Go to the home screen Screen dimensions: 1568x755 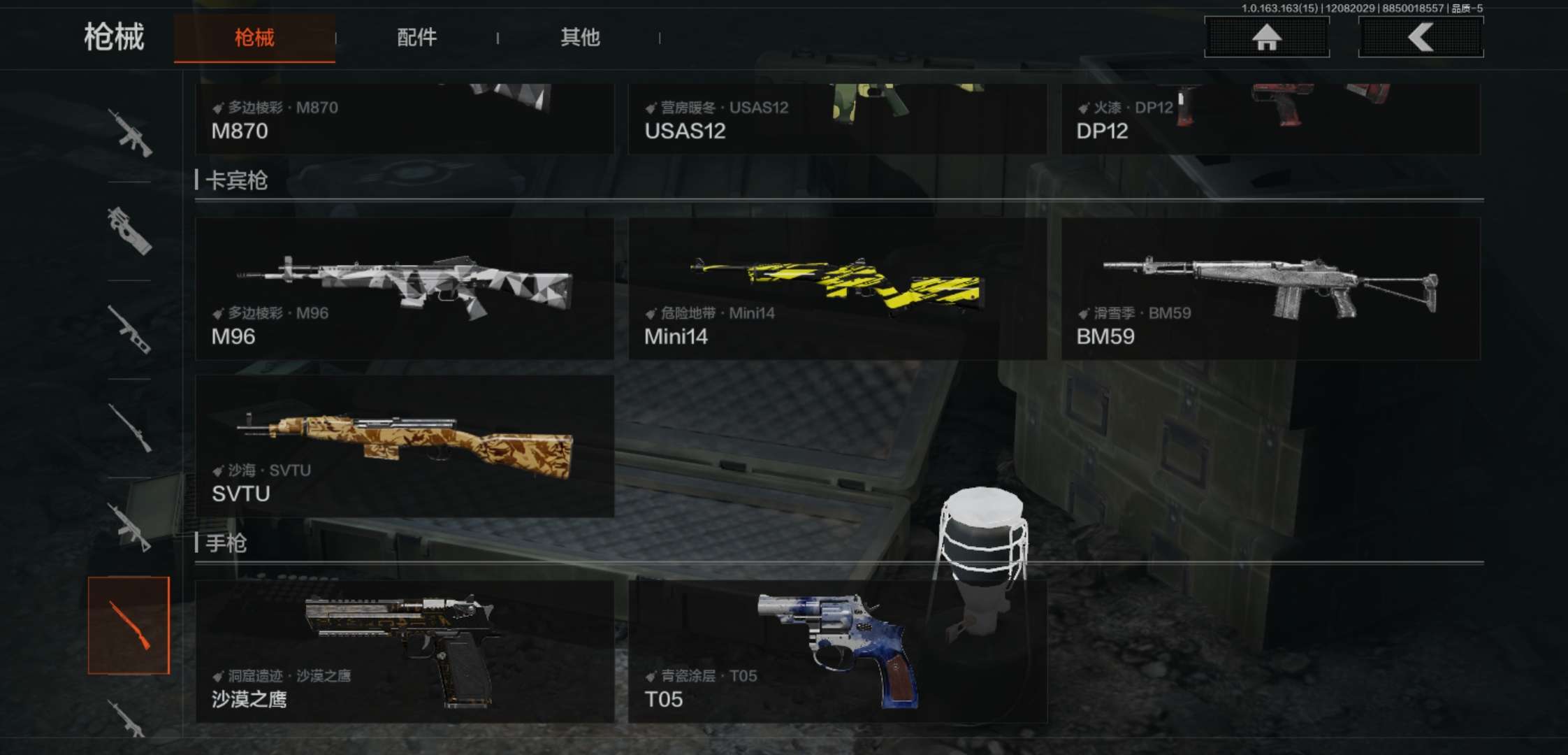point(1266,38)
